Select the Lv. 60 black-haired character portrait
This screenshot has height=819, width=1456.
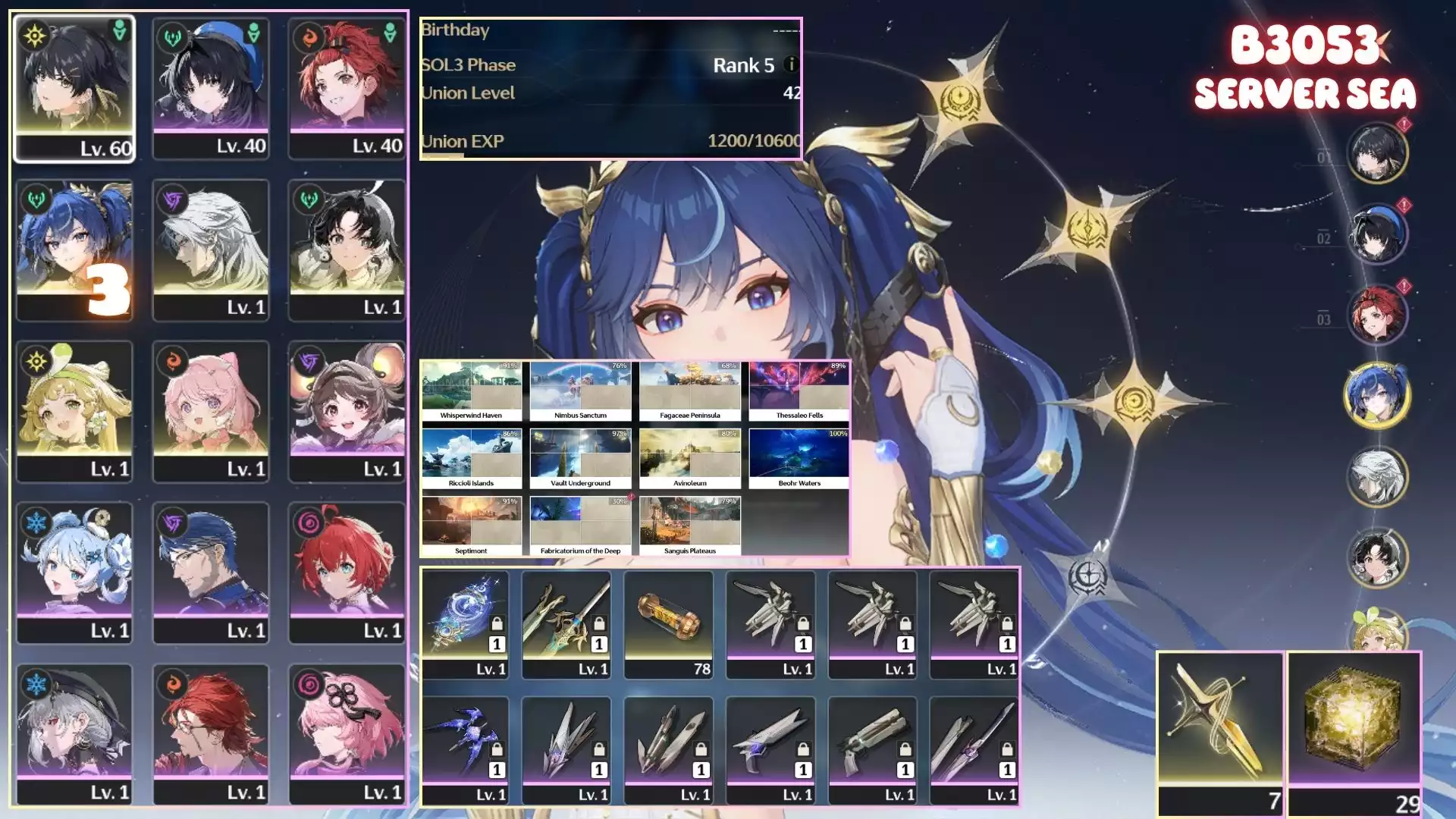[x=74, y=87]
